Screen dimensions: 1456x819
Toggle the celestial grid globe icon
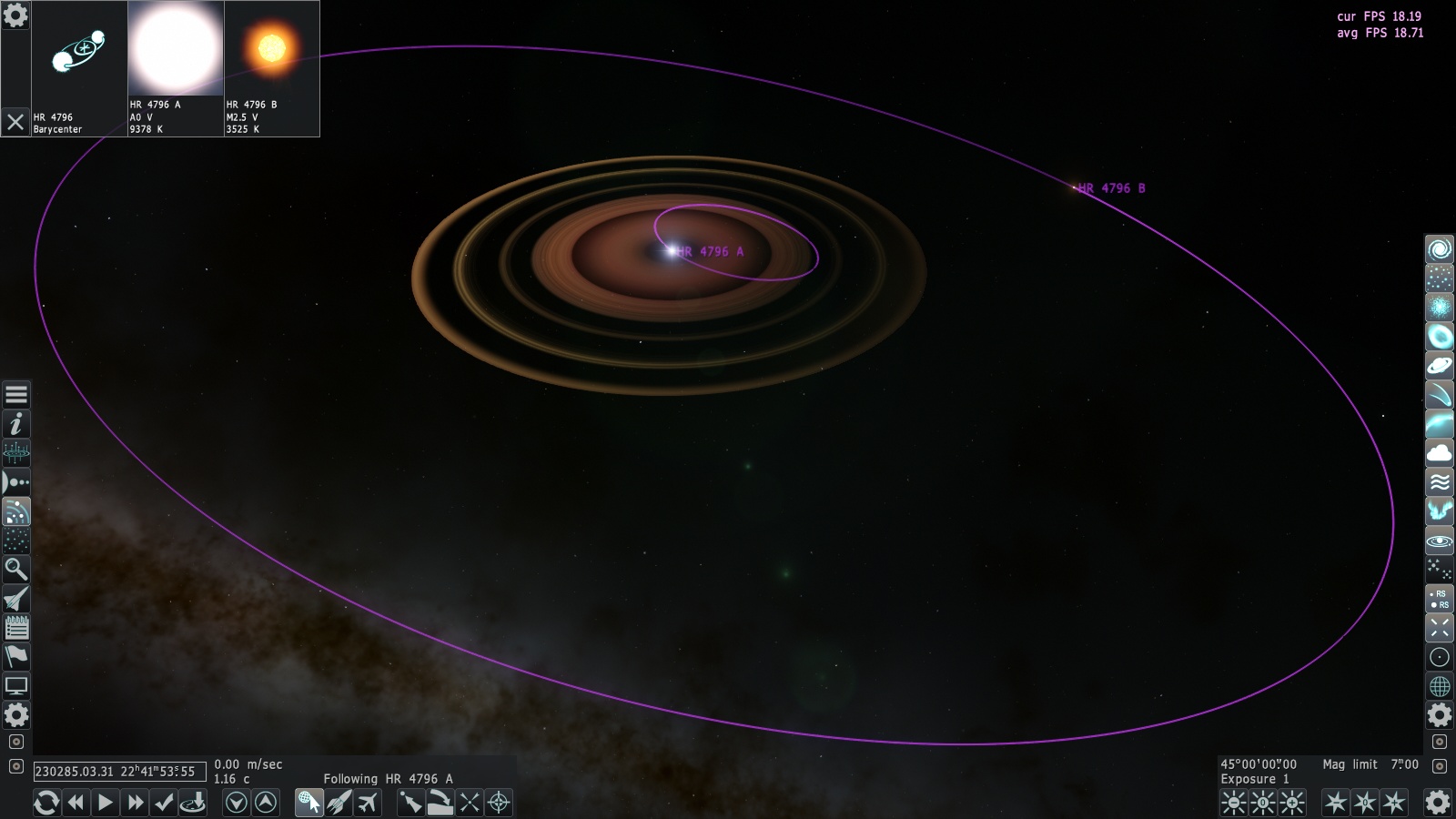tap(1440, 686)
